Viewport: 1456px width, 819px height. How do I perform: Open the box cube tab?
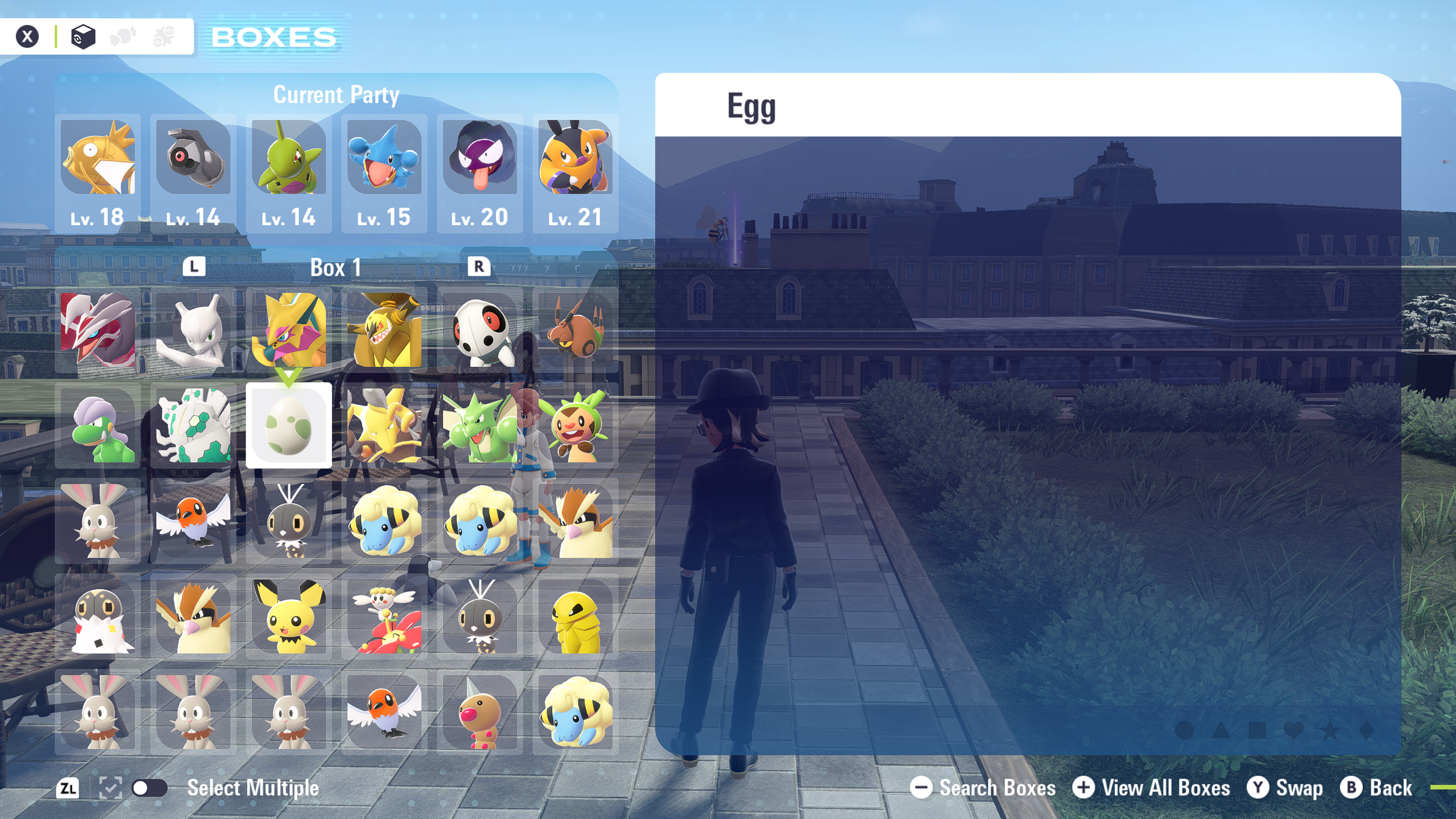(83, 37)
